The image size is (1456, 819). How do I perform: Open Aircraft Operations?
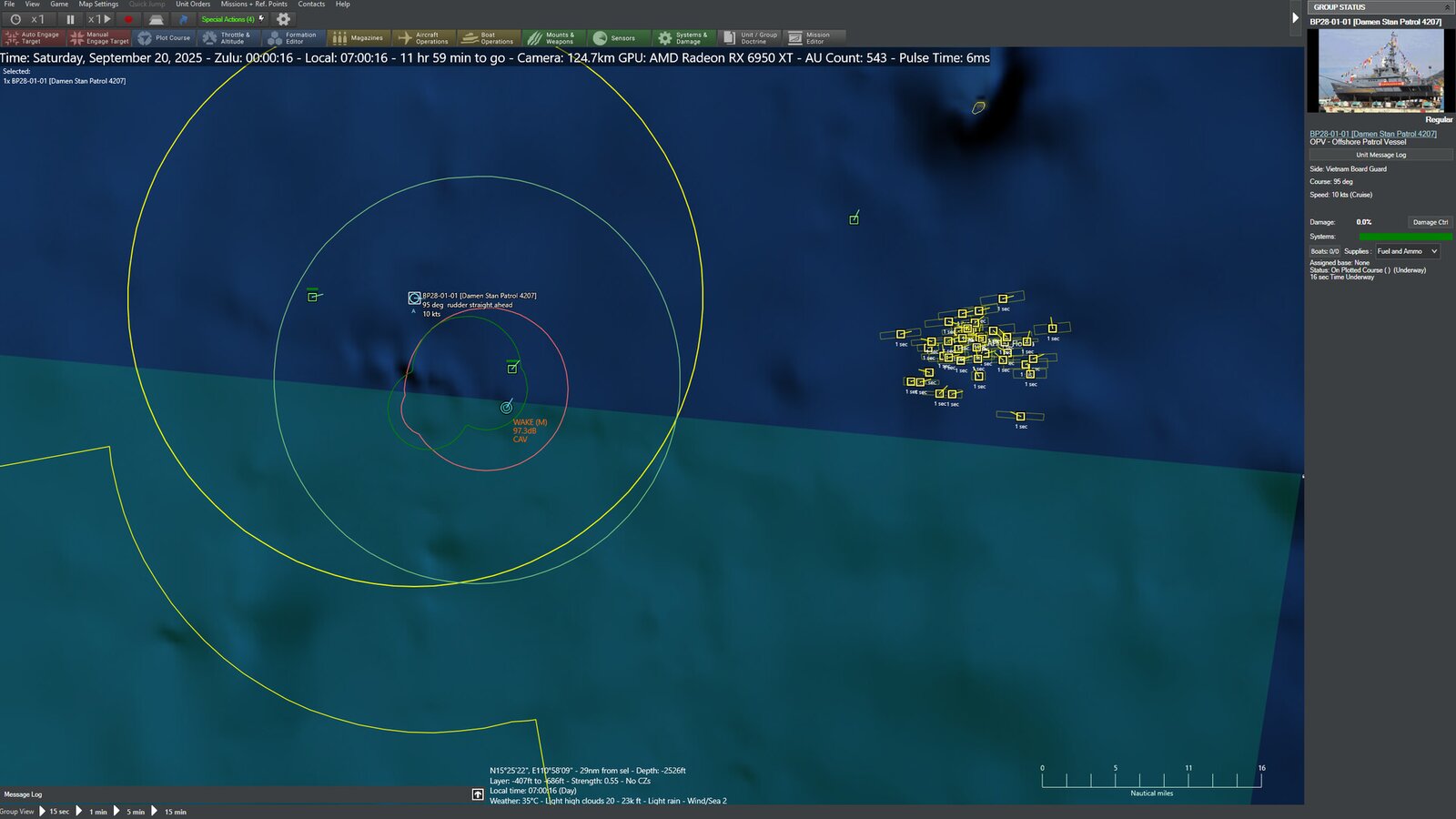pyautogui.click(x=424, y=37)
